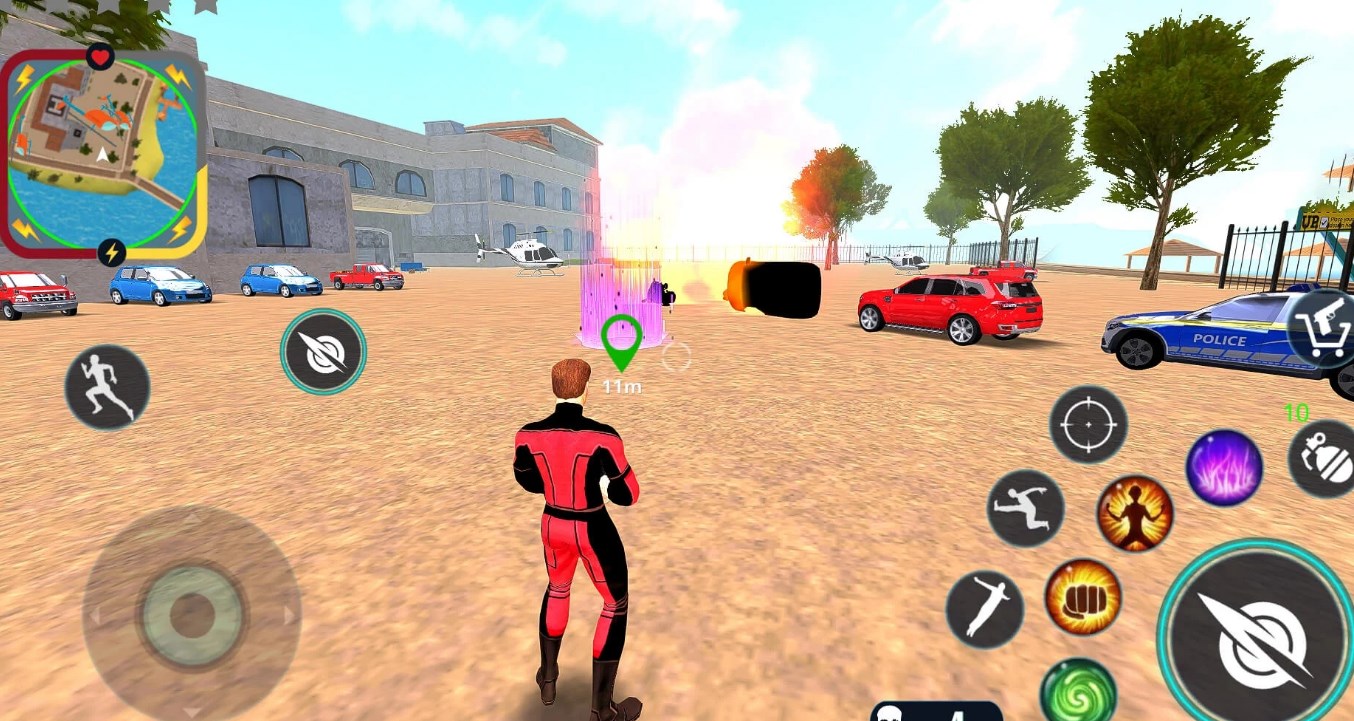Image resolution: width=1354 pixels, height=721 pixels.
Task: Activate the purple flame ability
Action: tap(1224, 467)
